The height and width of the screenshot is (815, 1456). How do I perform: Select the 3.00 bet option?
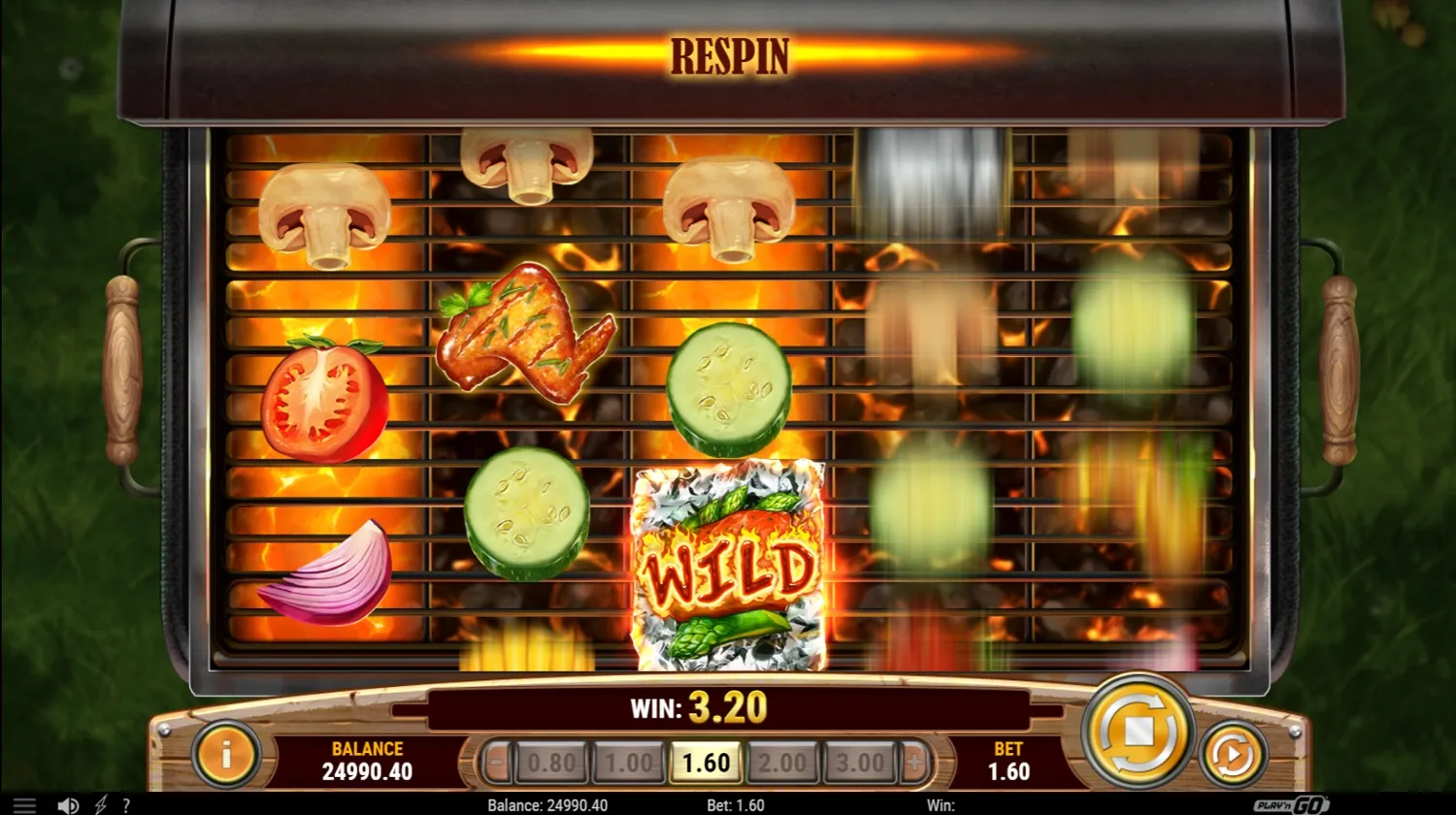click(860, 762)
